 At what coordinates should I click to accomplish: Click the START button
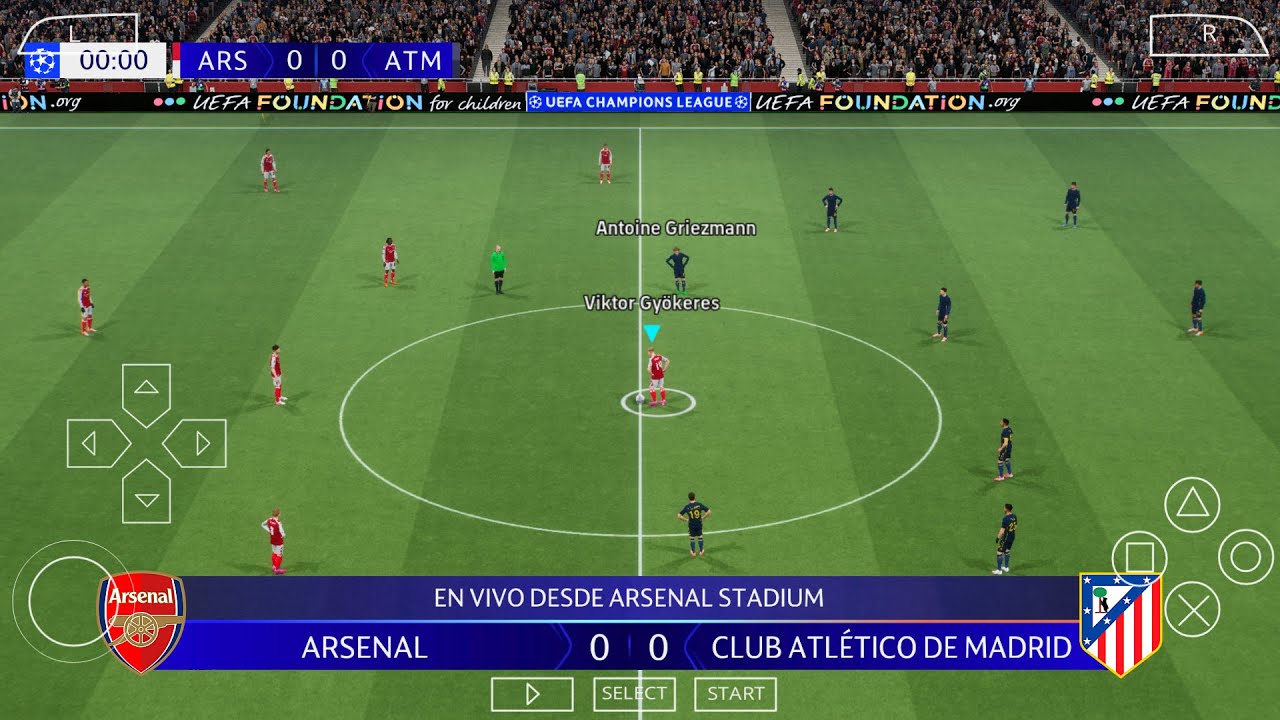point(735,694)
